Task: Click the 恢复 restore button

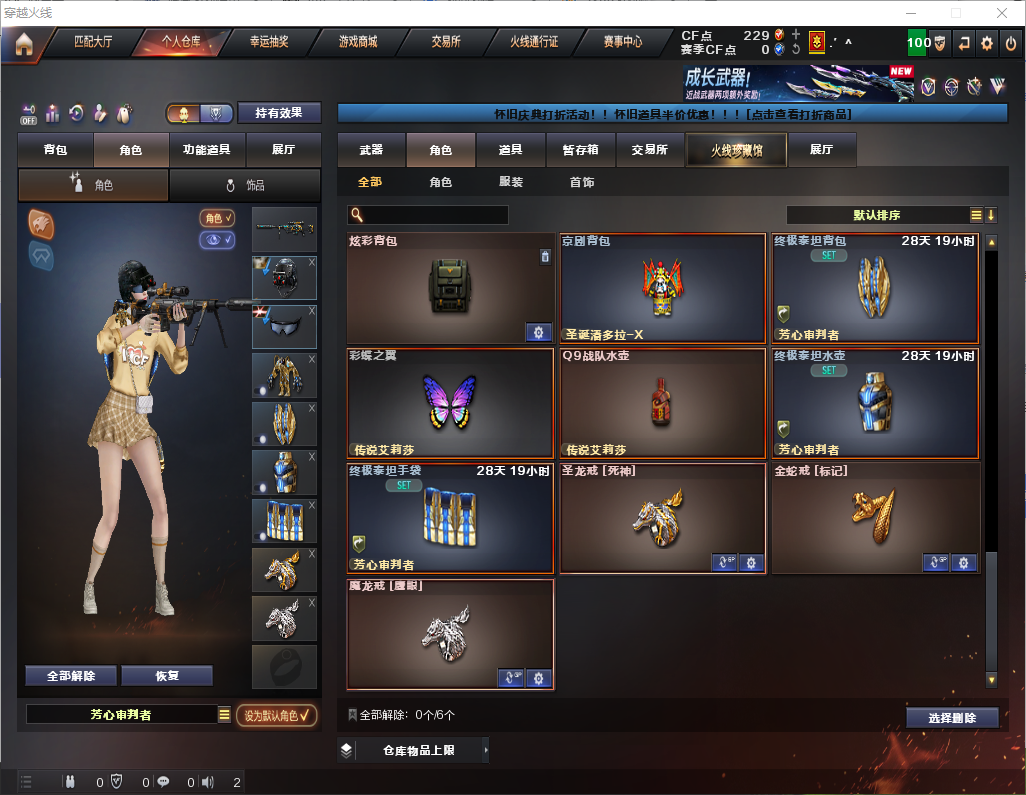Action: coord(167,676)
